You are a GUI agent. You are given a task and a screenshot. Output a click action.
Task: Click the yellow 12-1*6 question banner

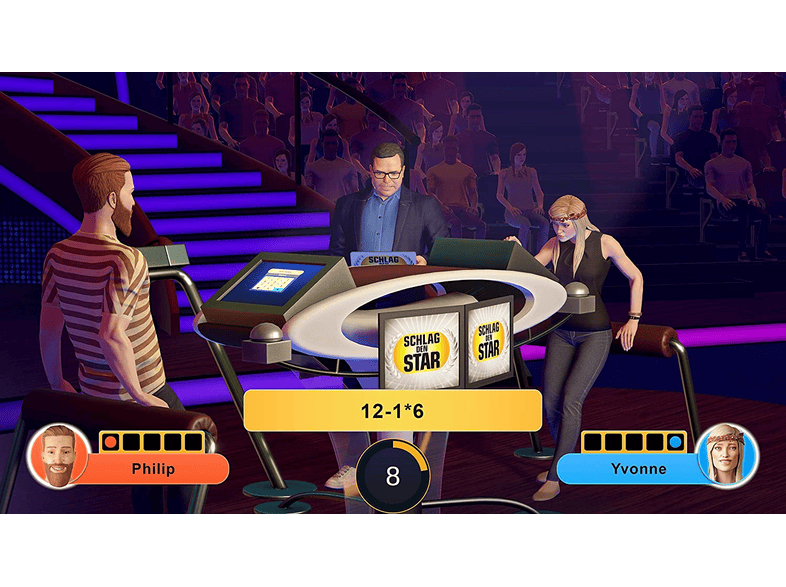coord(393,410)
